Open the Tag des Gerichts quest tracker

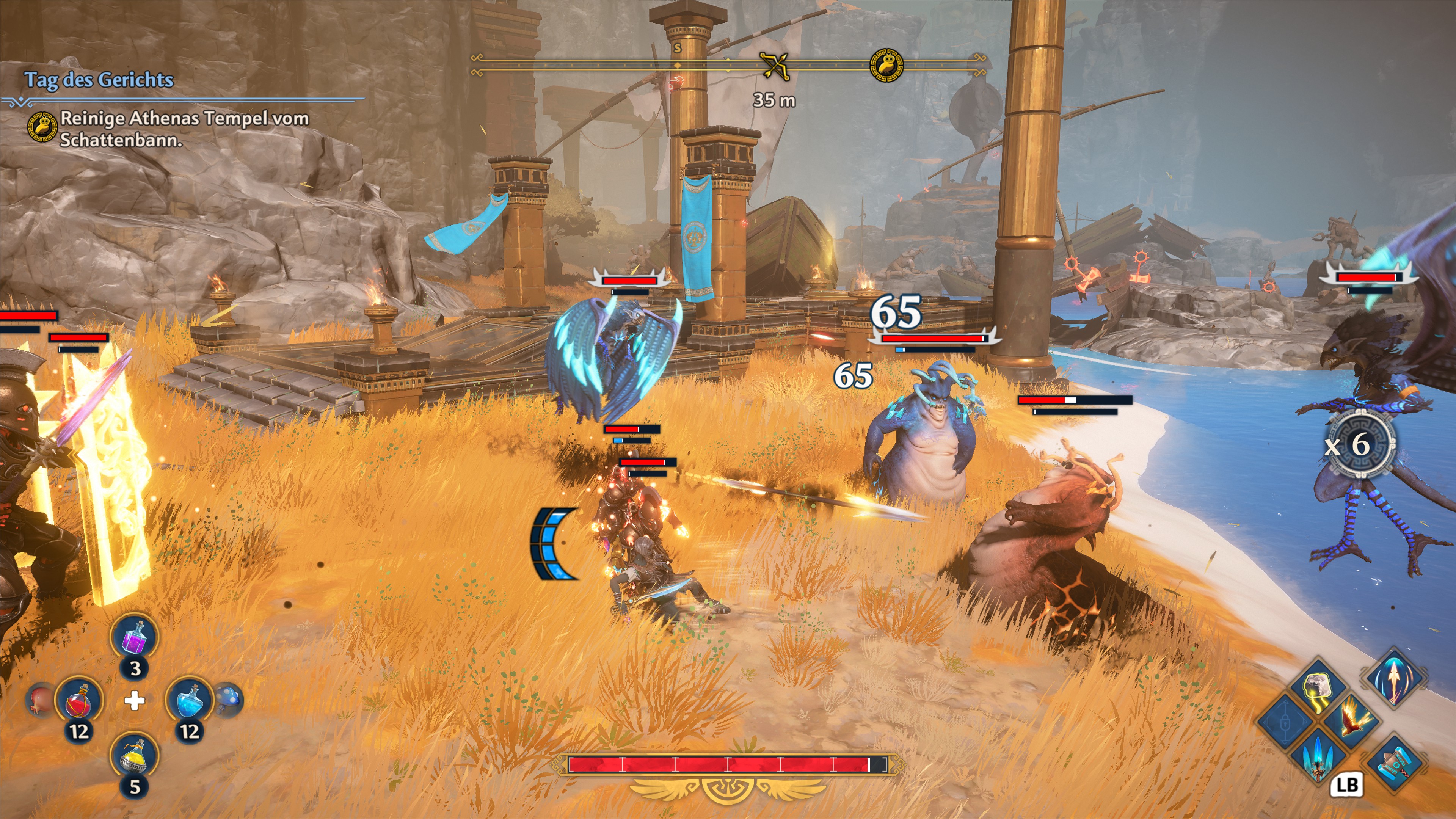(x=99, y=80)
